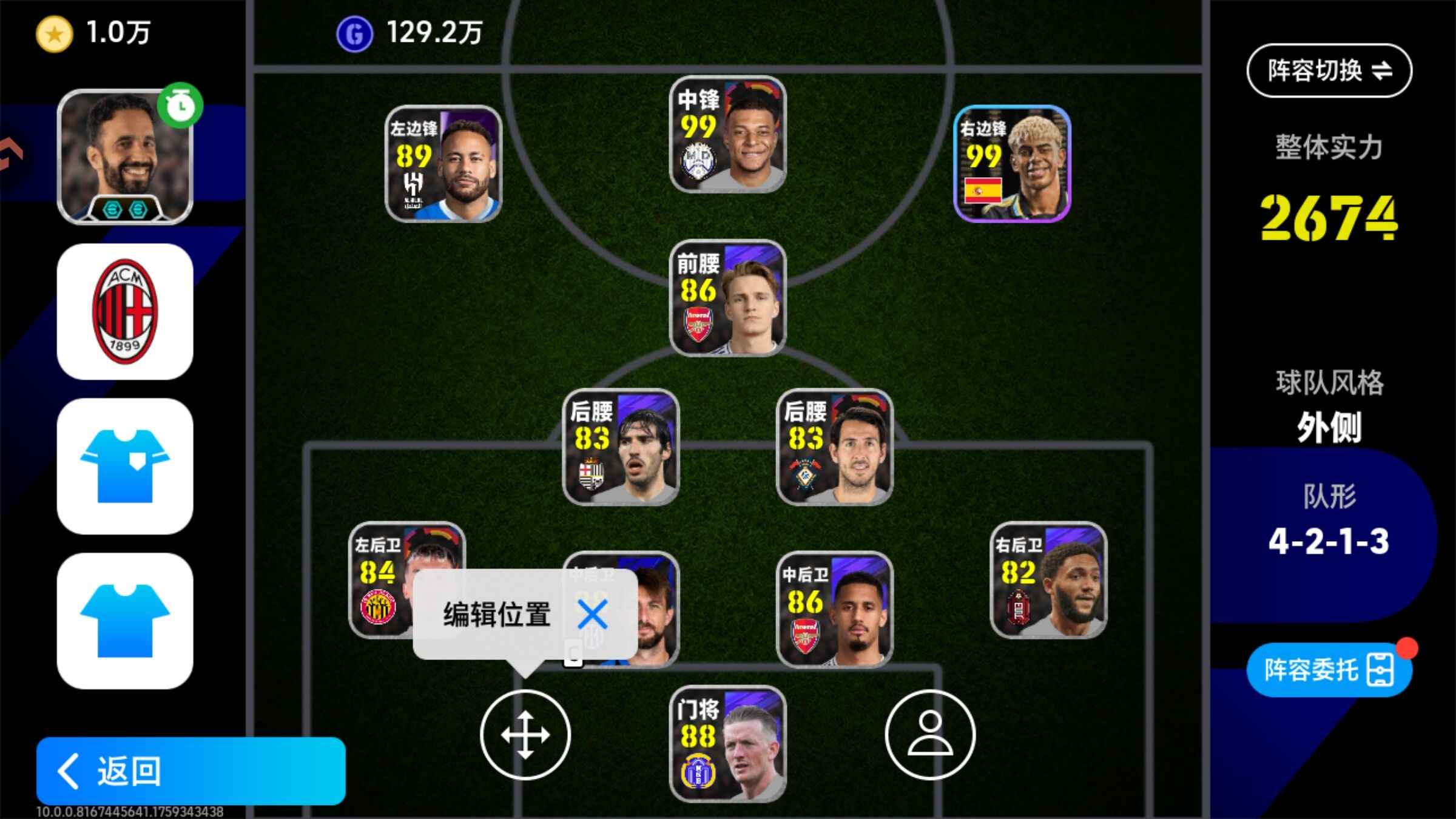Choose the 中后卫 86 centre back card
Image resolution: width=1456 pixels, height=819 pixels.
tap(834, 609)
